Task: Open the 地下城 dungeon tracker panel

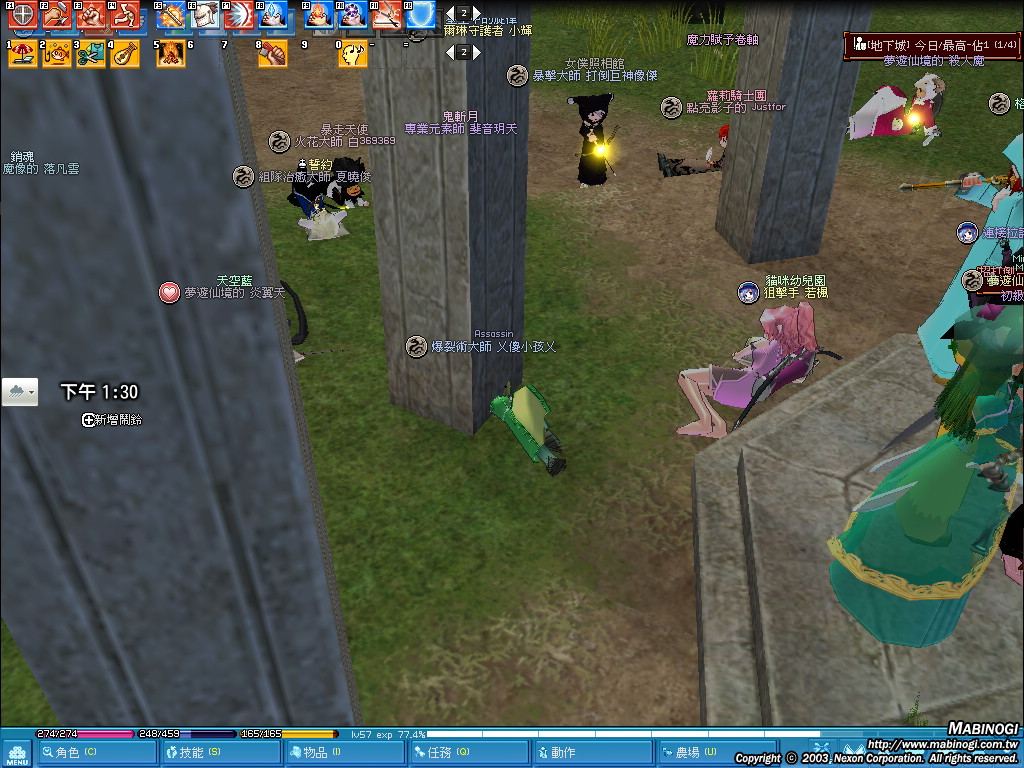Action: click(x=930, y=45)
